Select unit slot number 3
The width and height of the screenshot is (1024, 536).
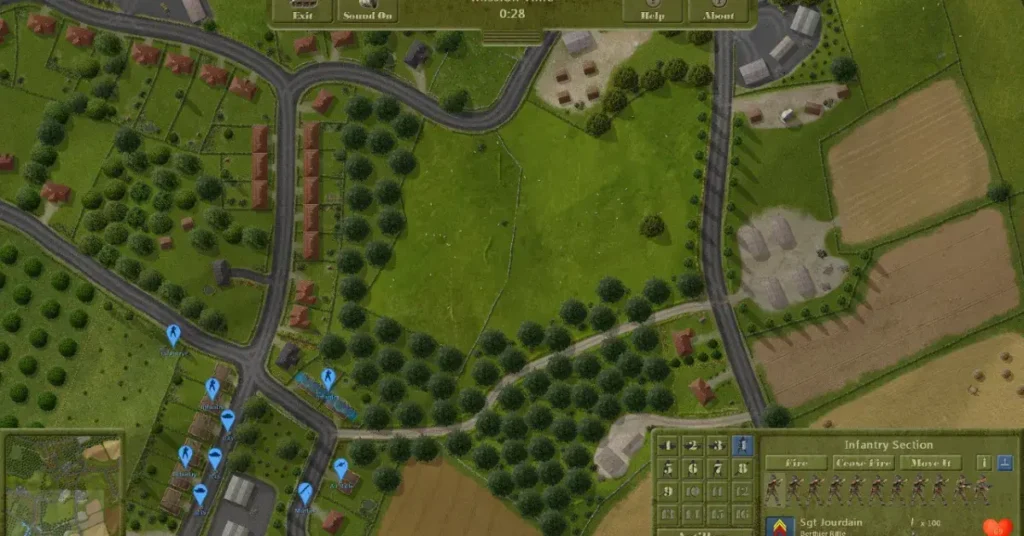[717, 446]
